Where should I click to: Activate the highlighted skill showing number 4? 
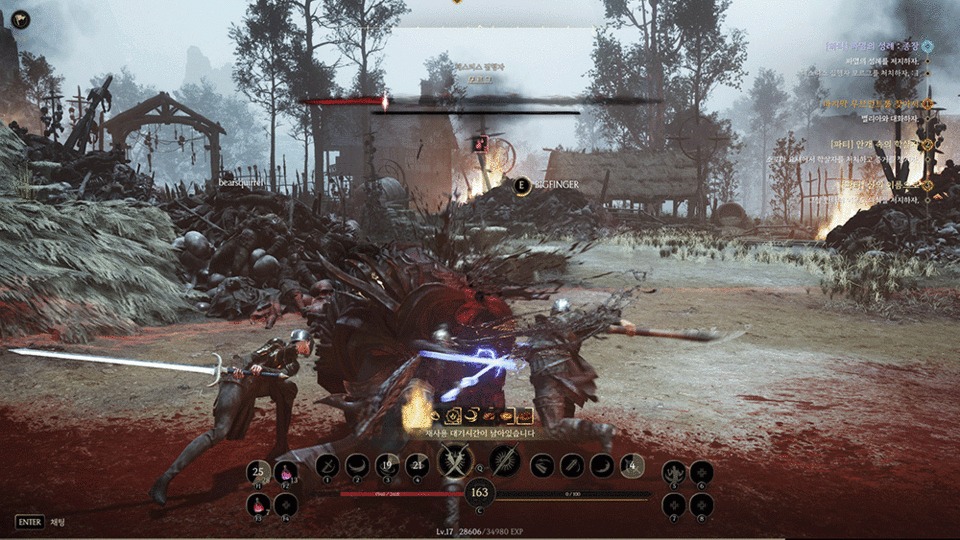(x=632, y=465)
